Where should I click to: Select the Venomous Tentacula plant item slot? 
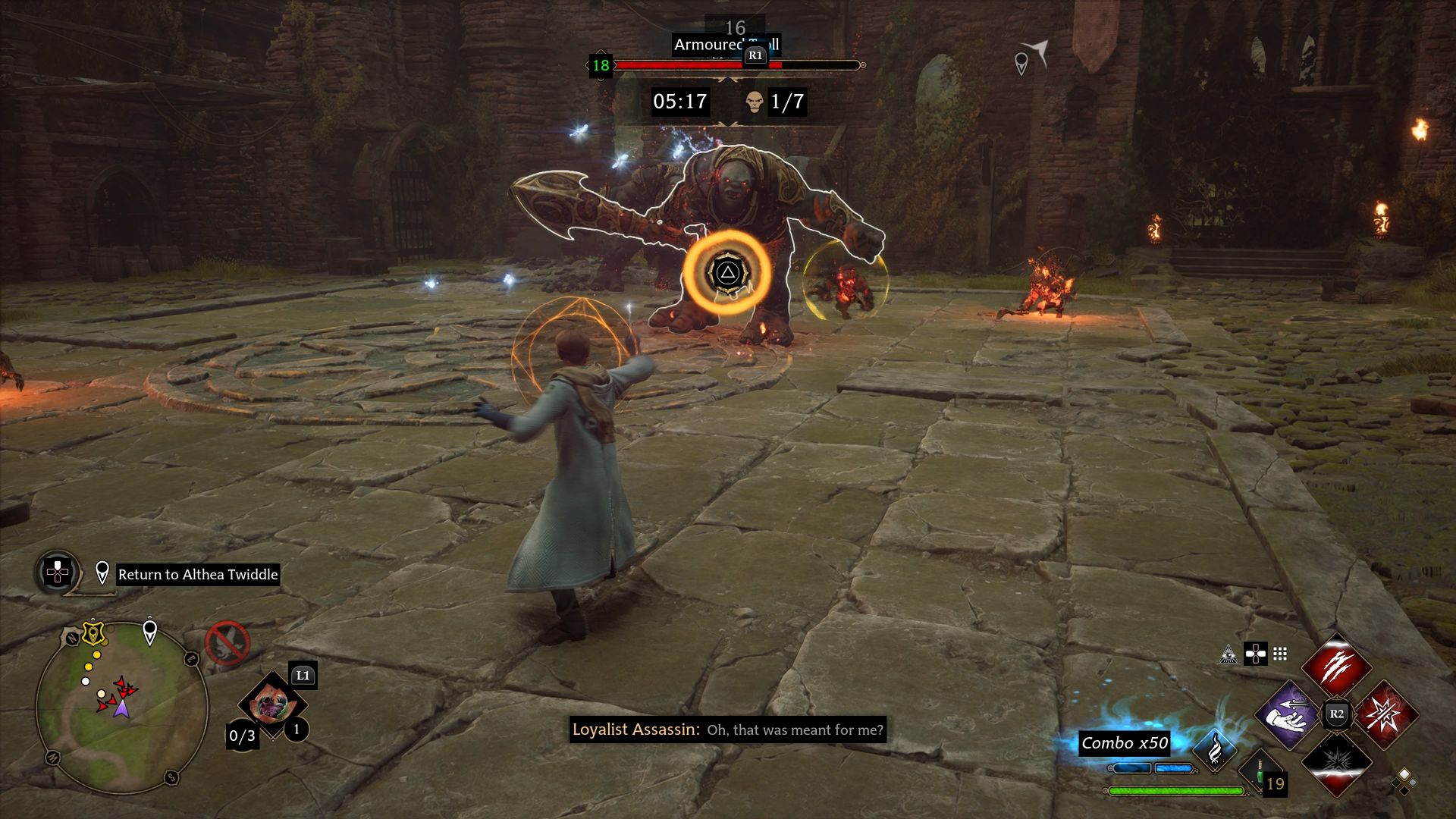[x=271, y=705]
